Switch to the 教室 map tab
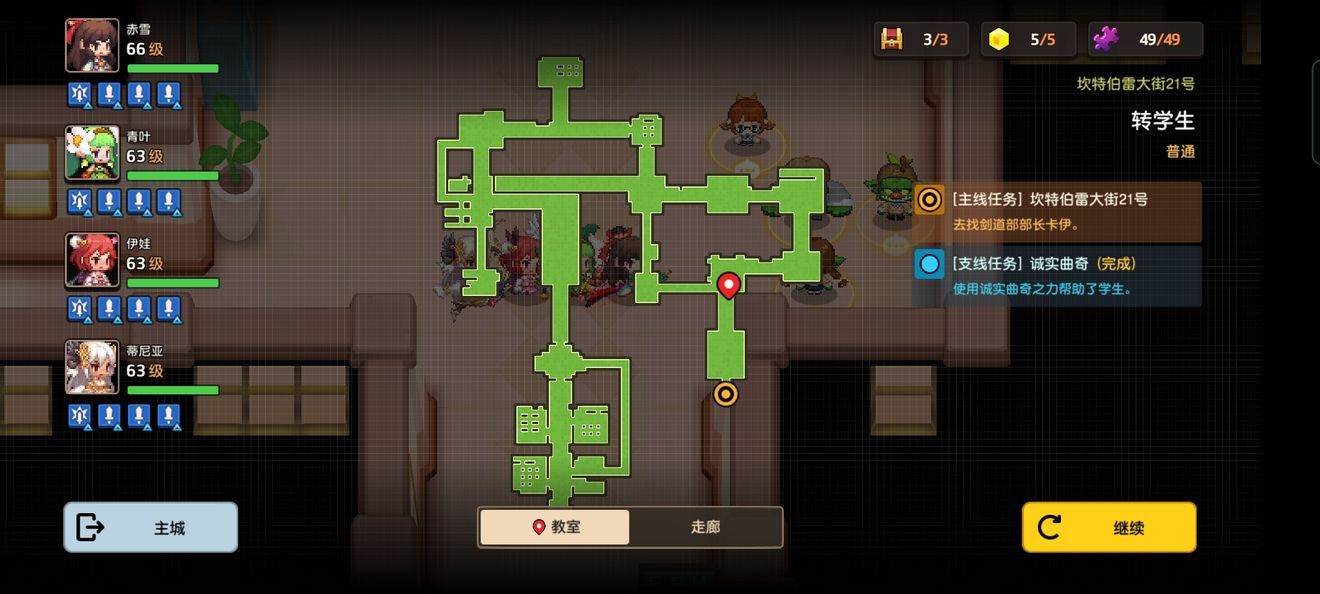 pos(555,527)
